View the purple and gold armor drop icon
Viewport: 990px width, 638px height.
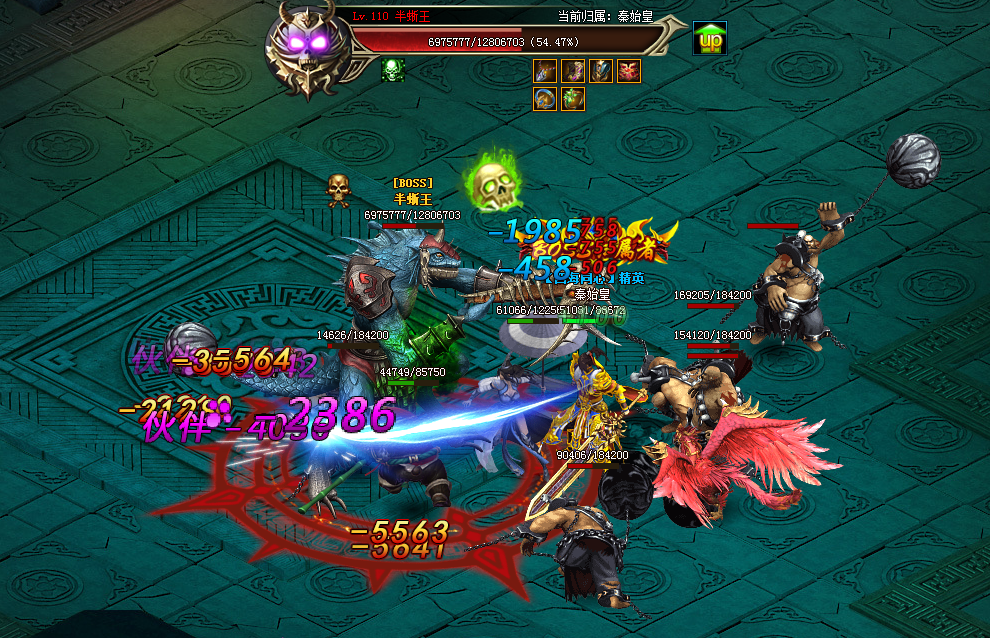573,71
